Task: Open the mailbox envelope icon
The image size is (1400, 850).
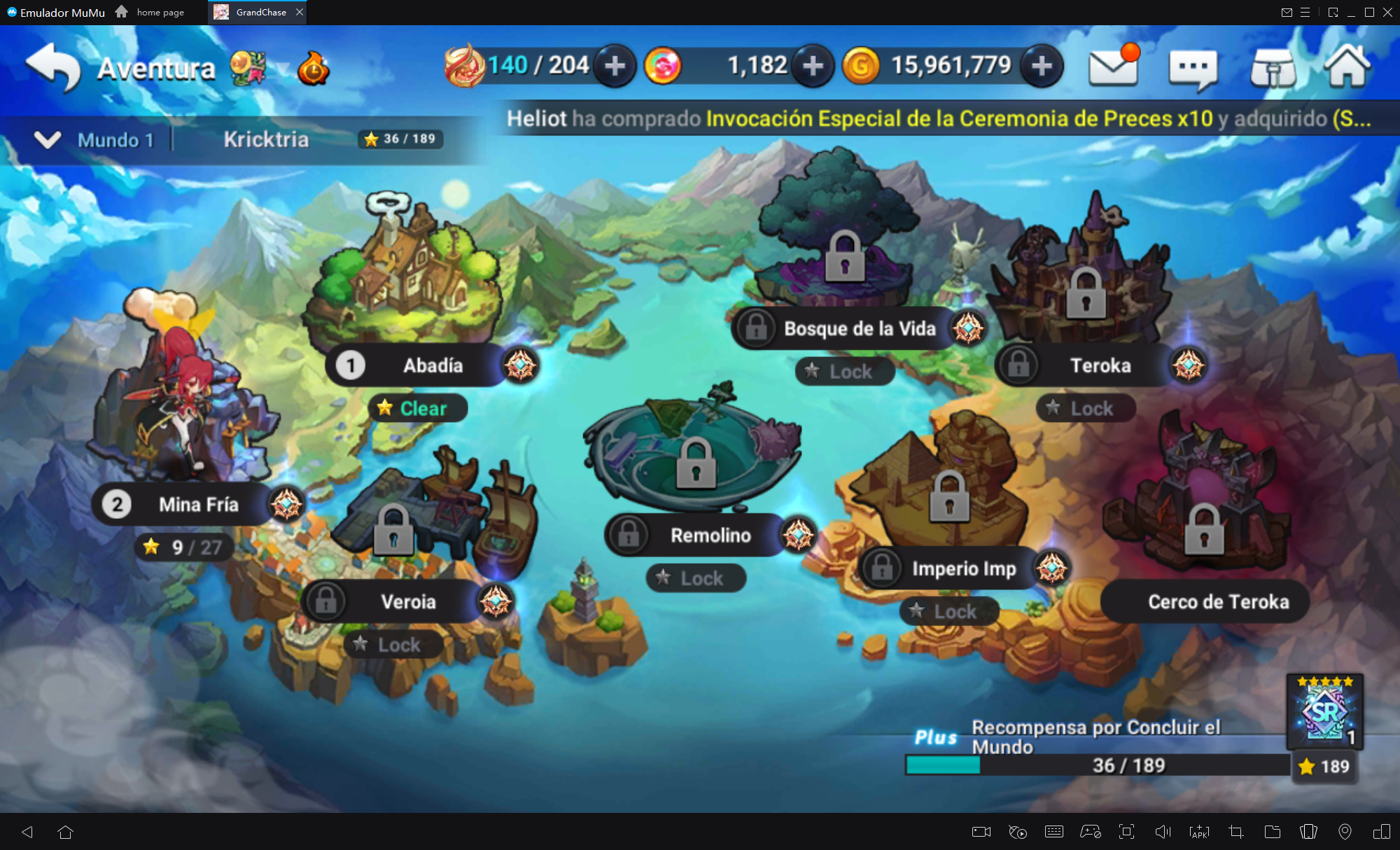Action: [1113, 67]
